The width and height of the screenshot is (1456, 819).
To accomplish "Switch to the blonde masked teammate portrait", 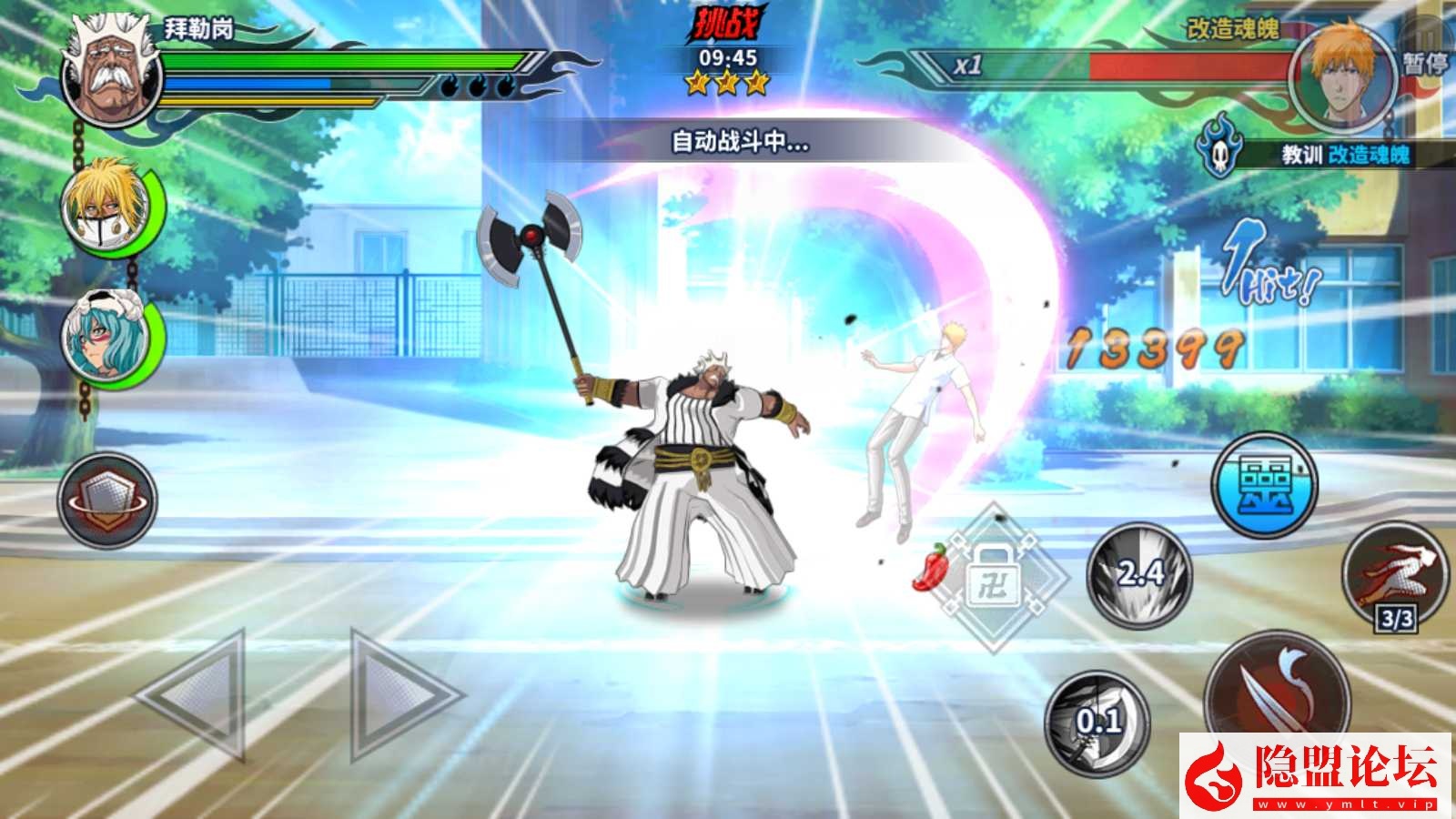I will [106, 207].
